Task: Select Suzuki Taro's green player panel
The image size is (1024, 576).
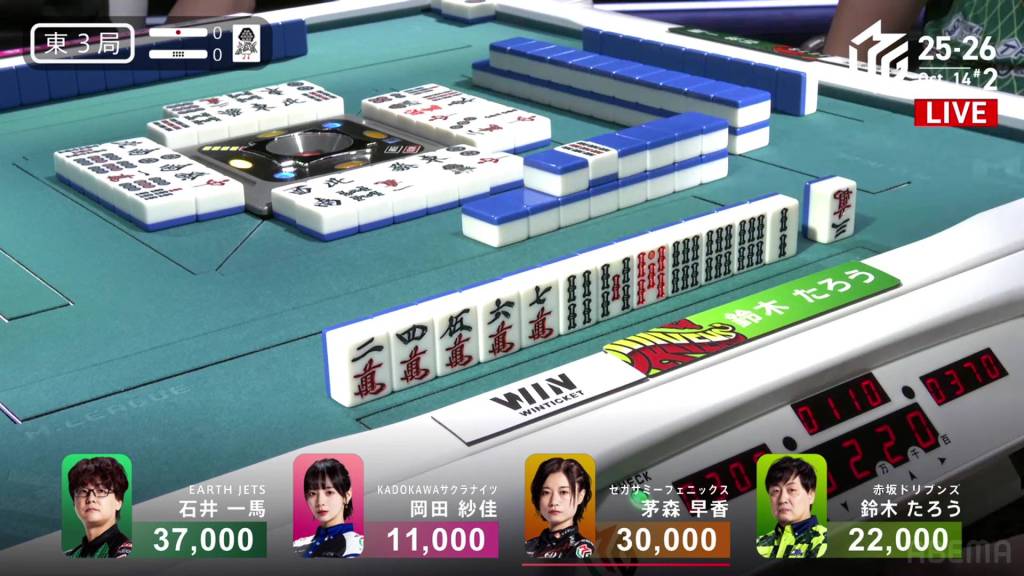Action: tap(858, 507)
